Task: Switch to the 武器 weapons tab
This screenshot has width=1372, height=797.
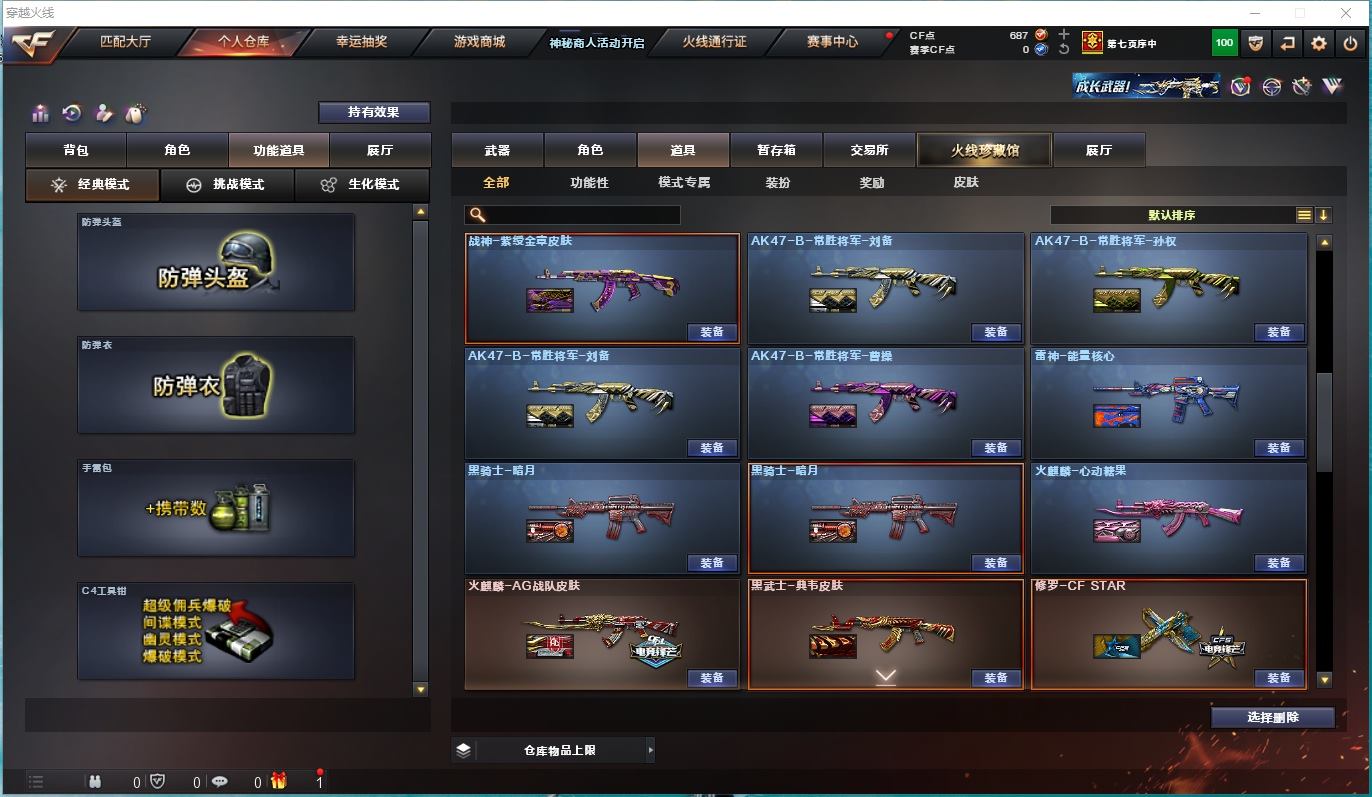Action: (497, 150)
